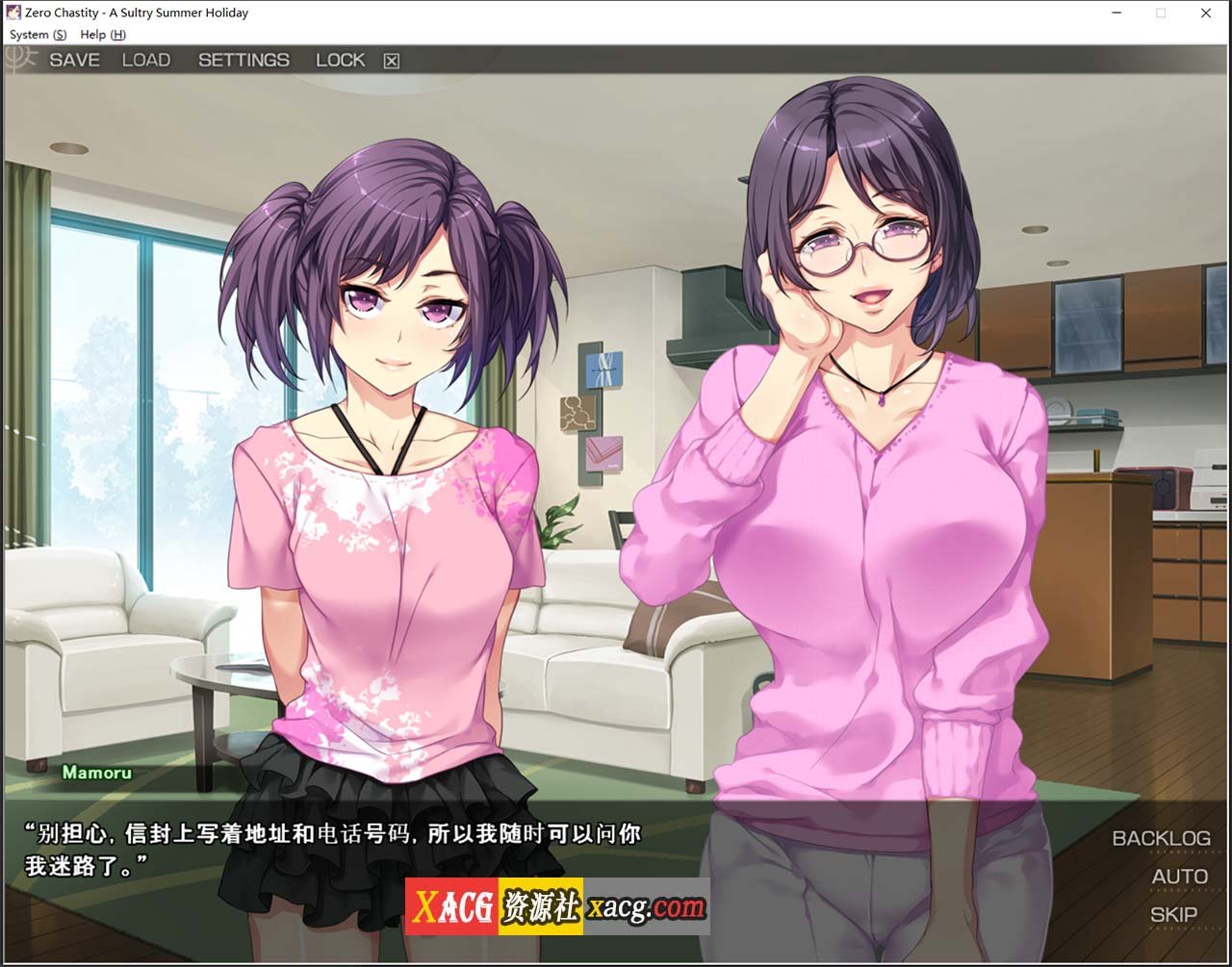Hide the toolbar using the boxed X icon
Viewport: 1232px width, 967px height.
point(391,60)
